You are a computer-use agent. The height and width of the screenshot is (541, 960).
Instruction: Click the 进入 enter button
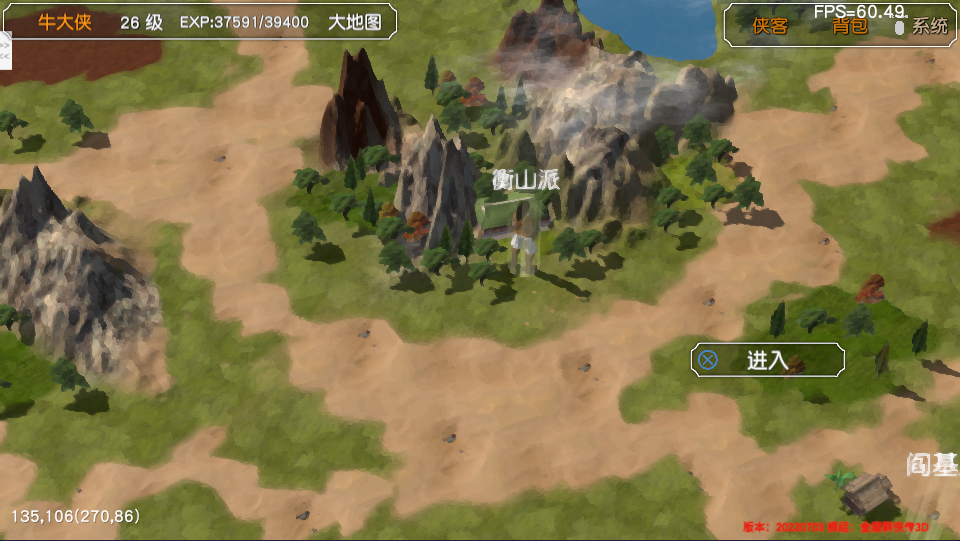coord(767,360)
